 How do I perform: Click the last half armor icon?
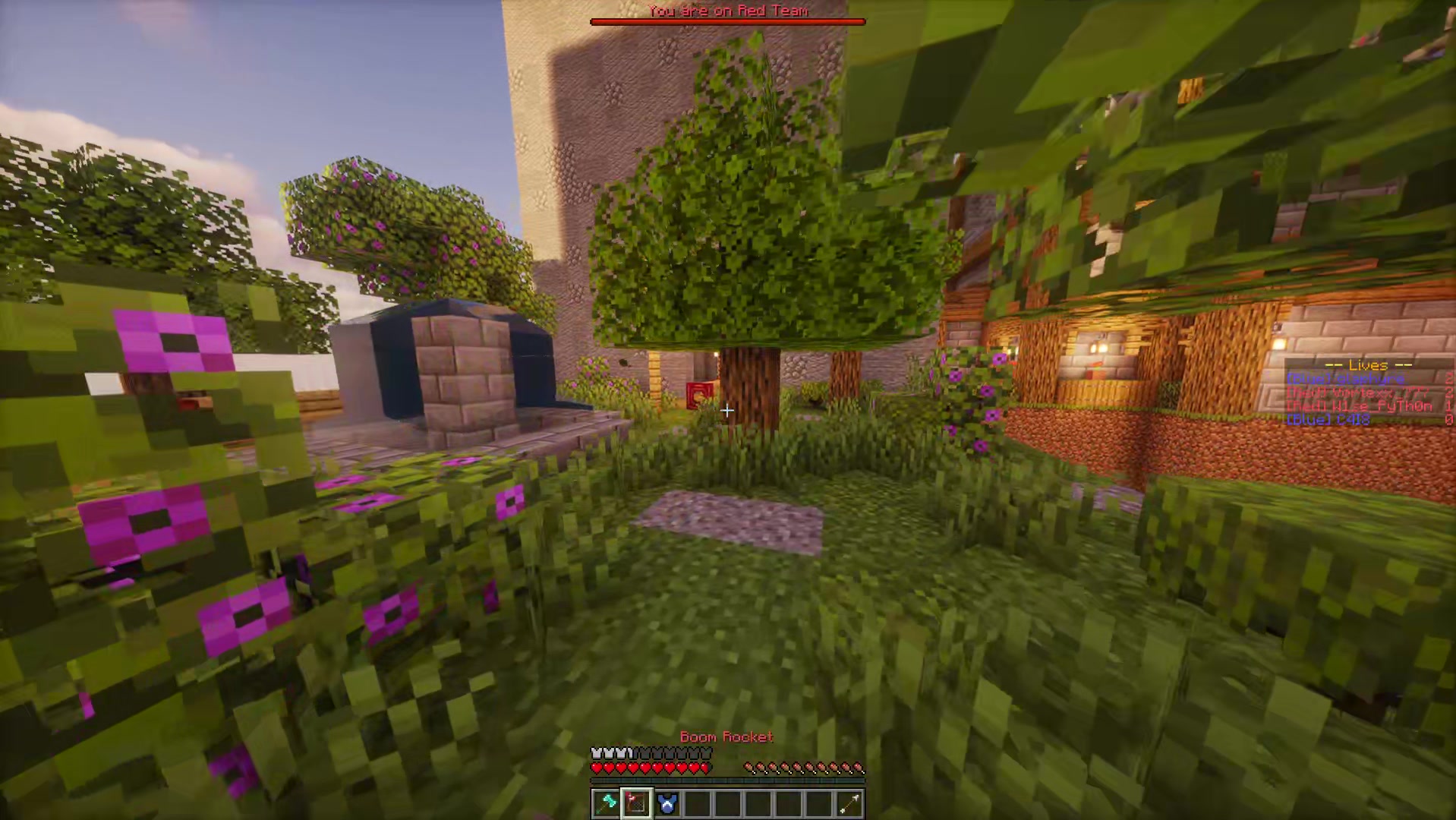[x=630, y=752]
